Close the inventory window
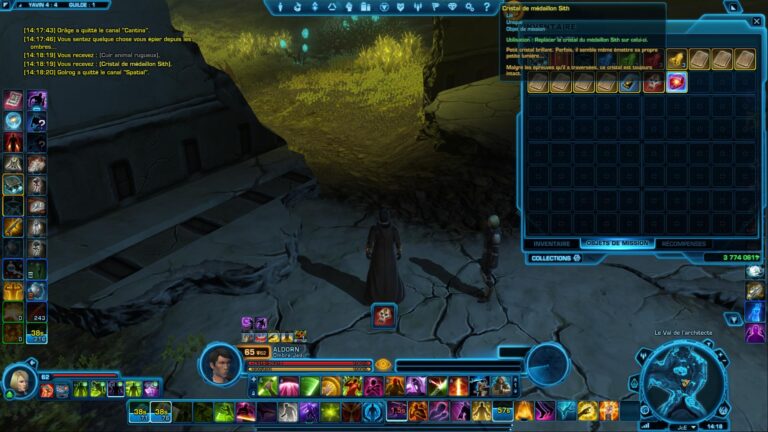Screen dimensions: 768x432 [x=757, y=21]
